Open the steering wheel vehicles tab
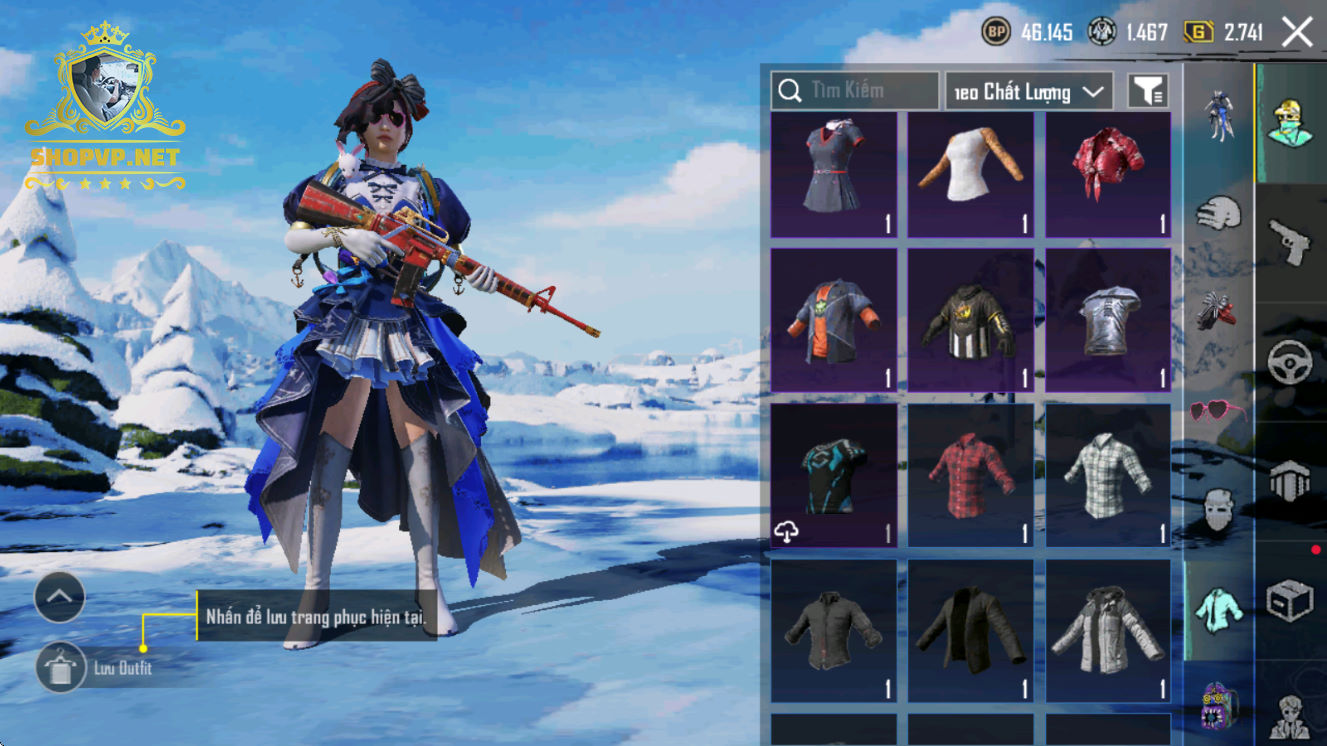 pyautogui.click(x=1289, y=362)
